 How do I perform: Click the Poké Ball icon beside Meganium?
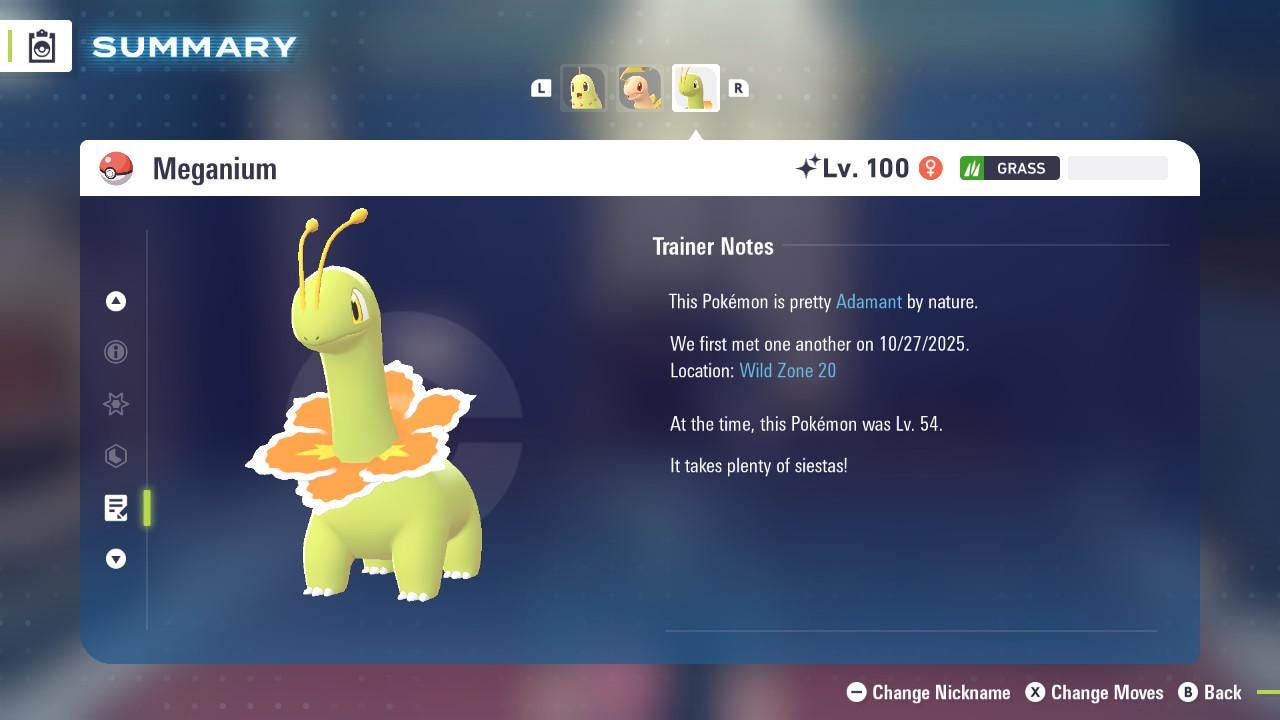[117, 168]
